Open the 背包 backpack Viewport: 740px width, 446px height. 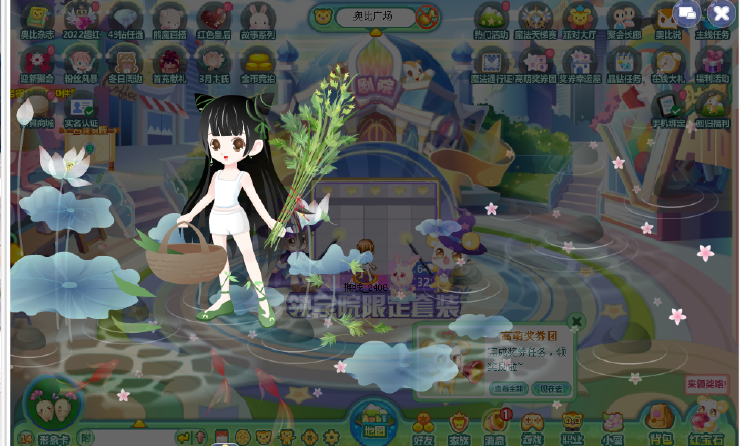pyautogui.click(x=658, y=422)
